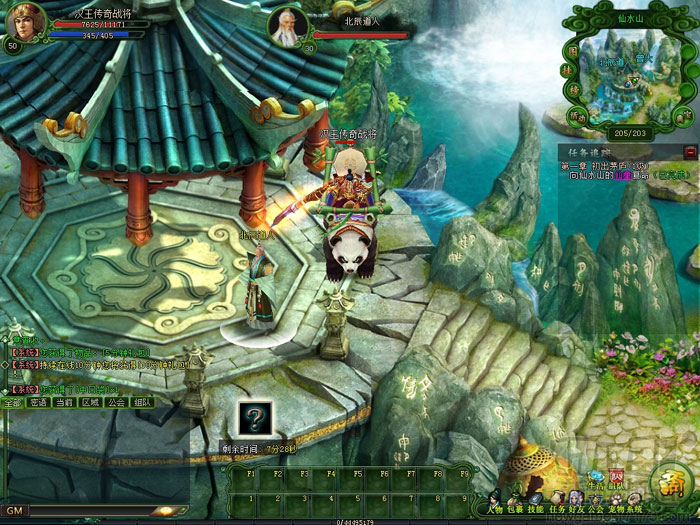Screen dimensions: 700x525
Task: Switch chat to the 密语 whisper tab
Action: pyautogui.click(x=38, y=402)
